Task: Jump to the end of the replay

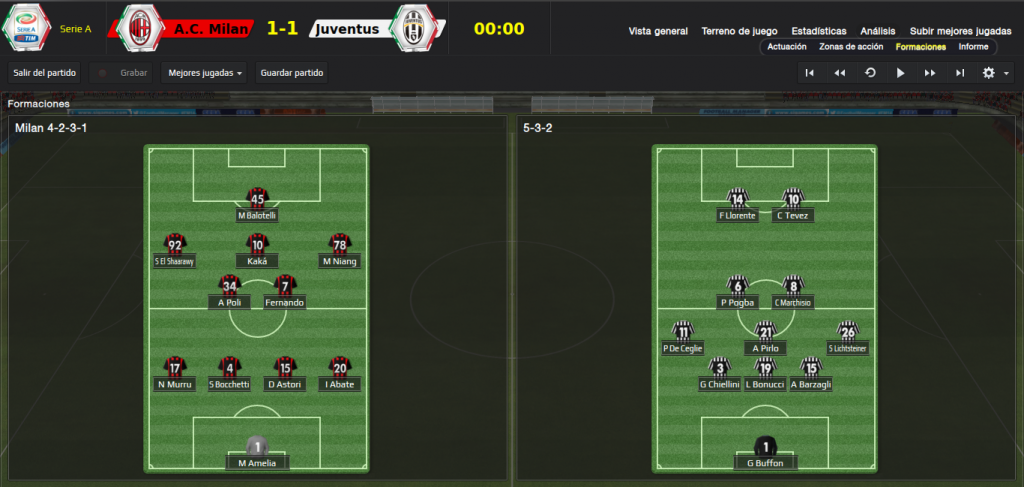Action: pyautogui.click(x=960, y=73)
